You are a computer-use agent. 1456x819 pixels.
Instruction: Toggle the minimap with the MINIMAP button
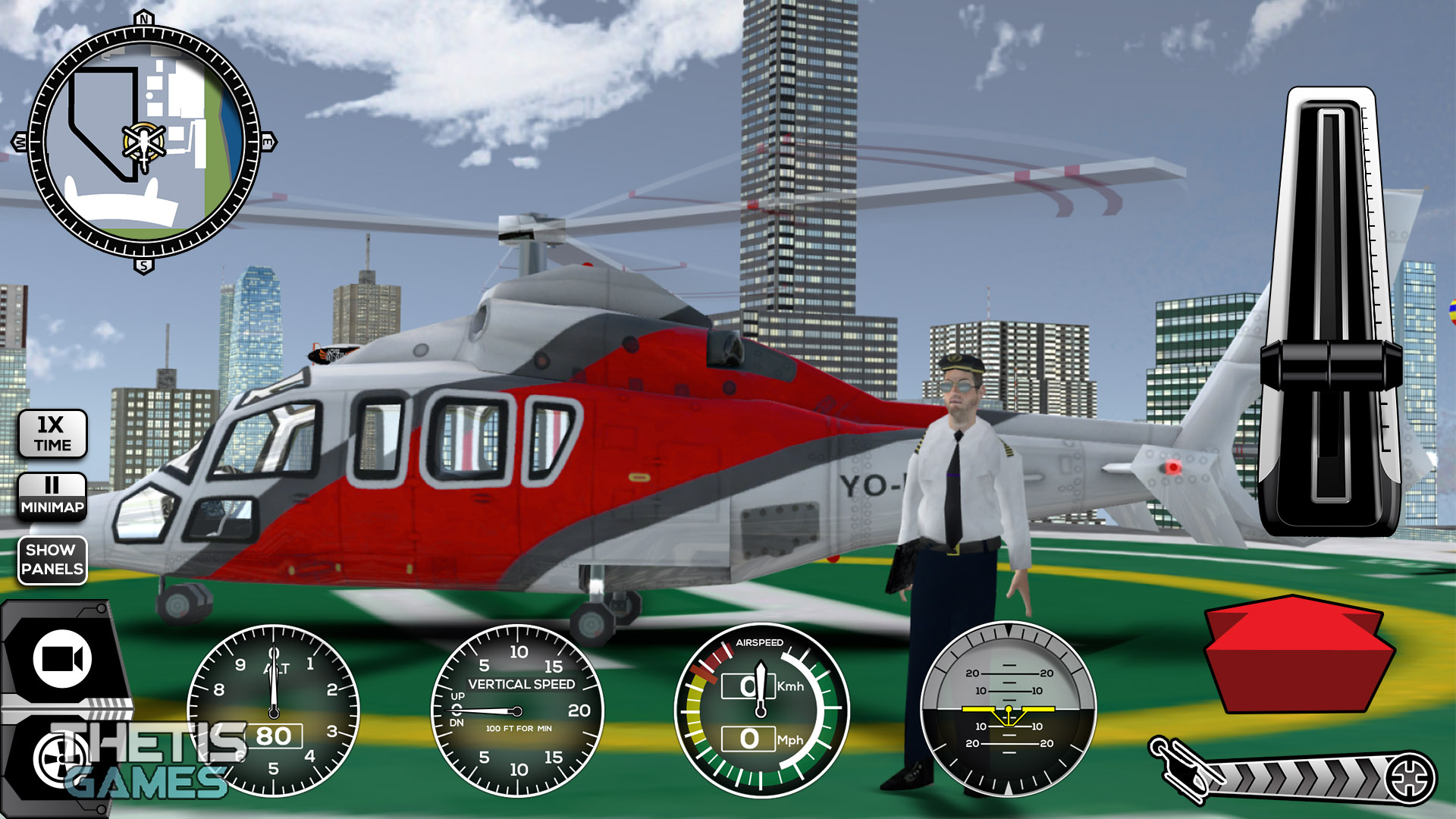(52, 497)
